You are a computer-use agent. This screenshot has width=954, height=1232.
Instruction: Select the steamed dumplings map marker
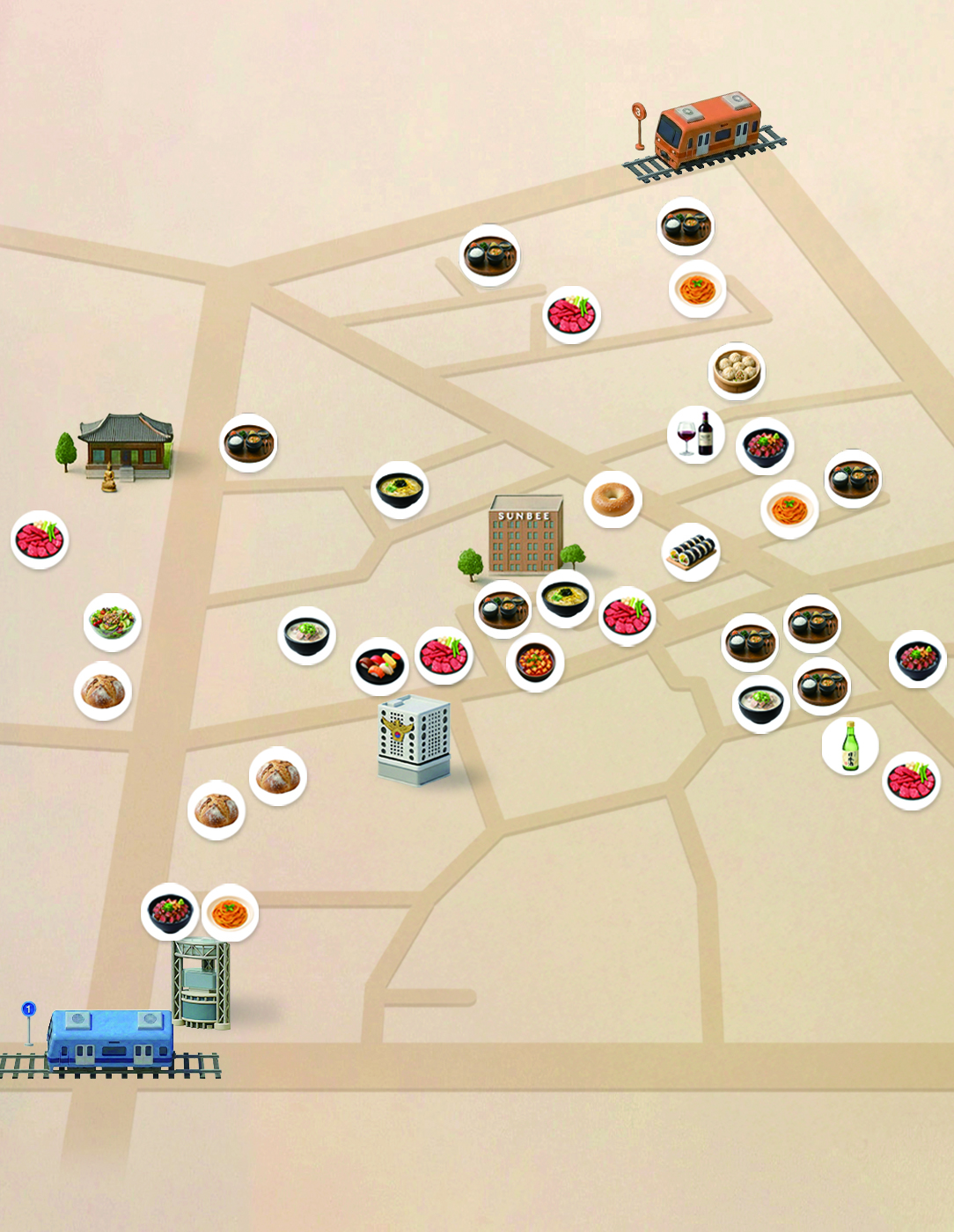click(736, 371)
